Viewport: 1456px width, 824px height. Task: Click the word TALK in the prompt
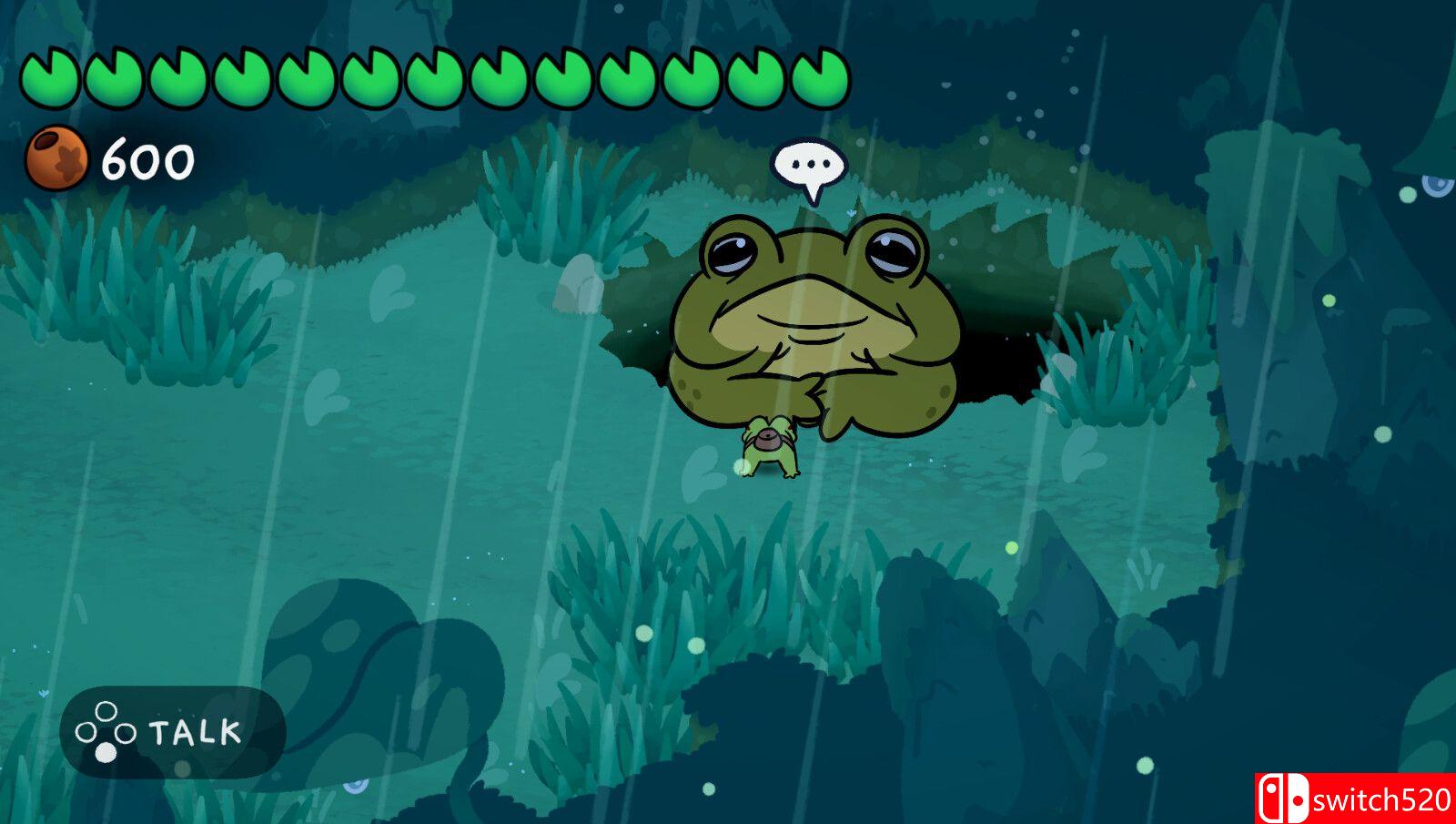(x=194, y=728)
